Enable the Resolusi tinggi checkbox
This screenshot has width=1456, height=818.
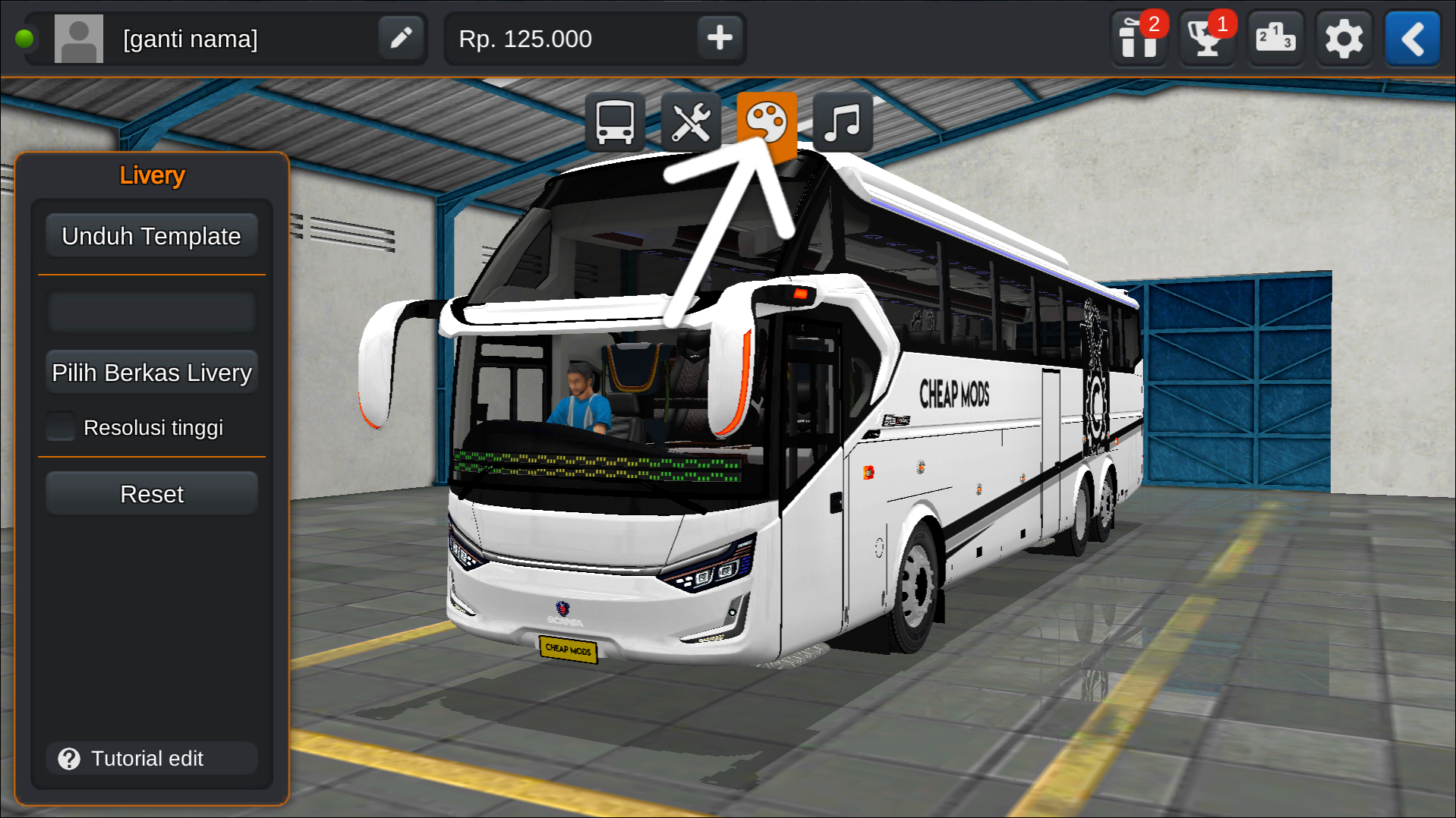[60, 426]
